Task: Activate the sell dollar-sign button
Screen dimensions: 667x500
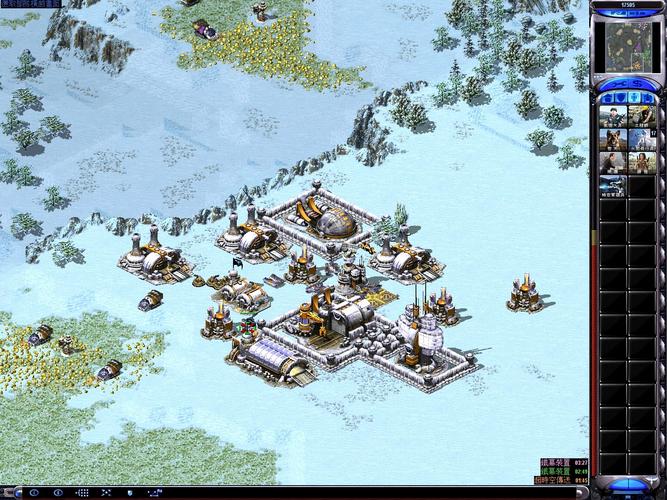Action: pos(638,84)
